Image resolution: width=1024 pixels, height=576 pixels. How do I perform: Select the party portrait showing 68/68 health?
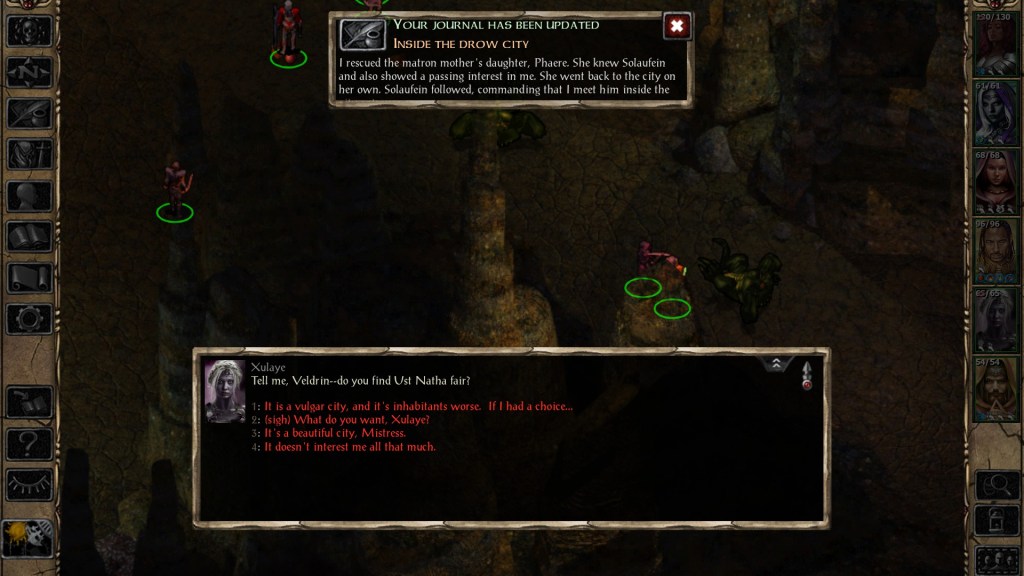tap(995, 183)
